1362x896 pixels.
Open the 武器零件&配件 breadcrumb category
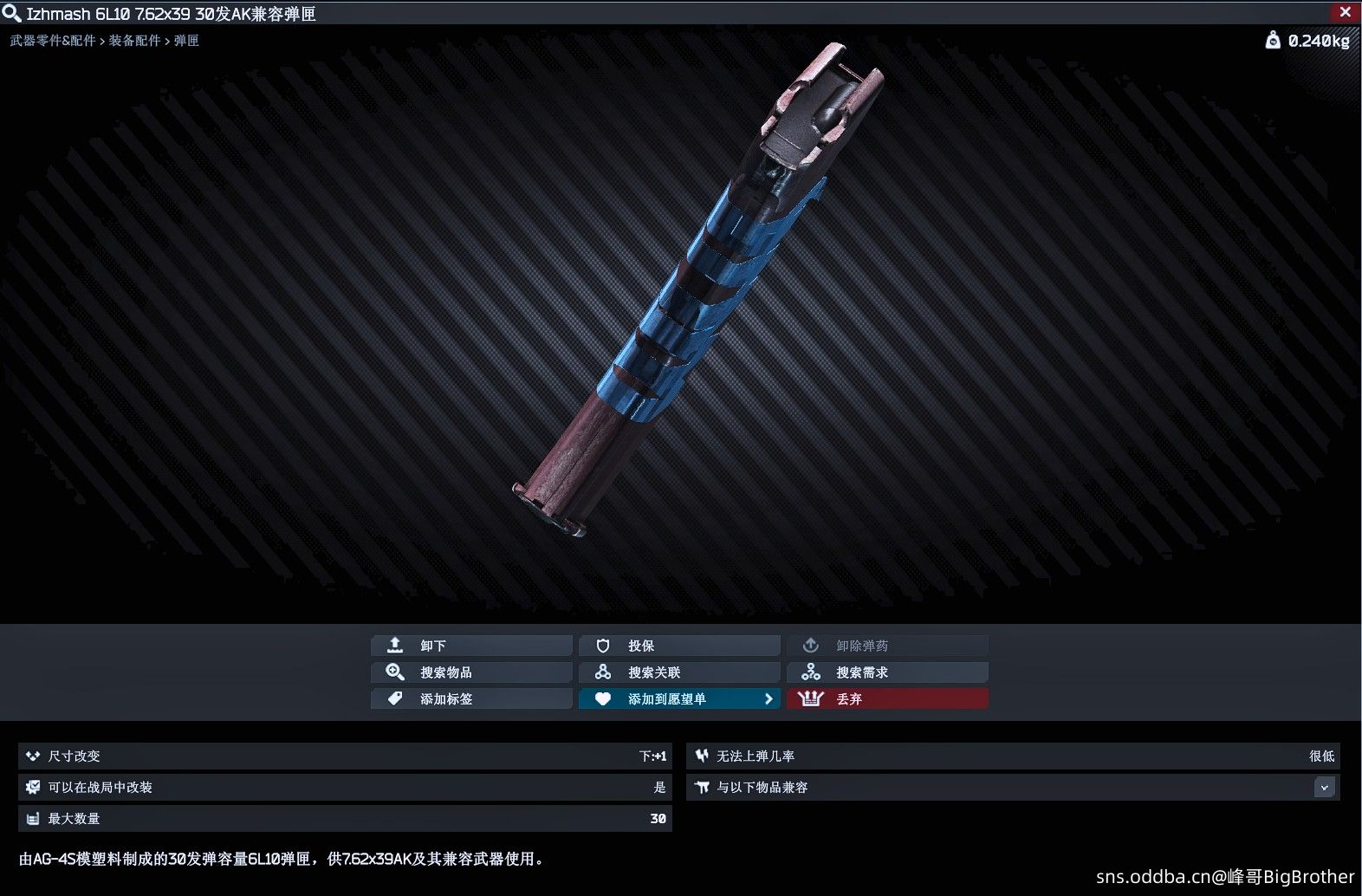[x=53, y=41]
